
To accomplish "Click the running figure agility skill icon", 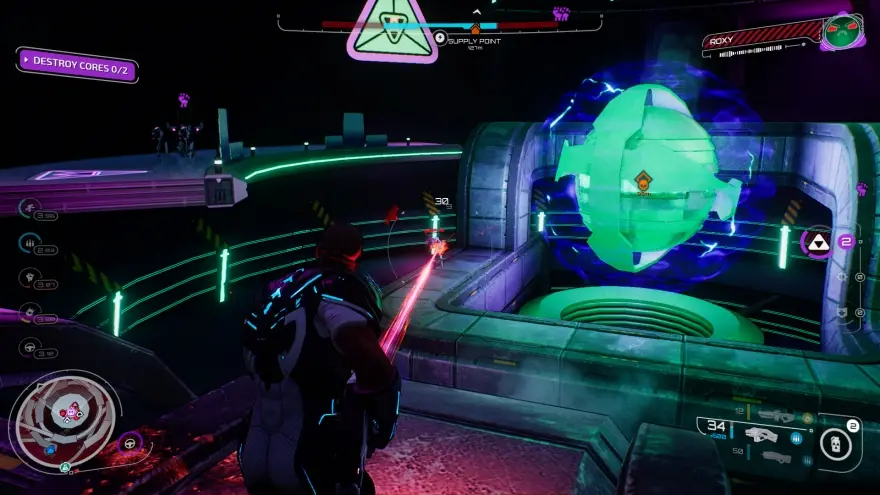I will [x=30, y=208].
